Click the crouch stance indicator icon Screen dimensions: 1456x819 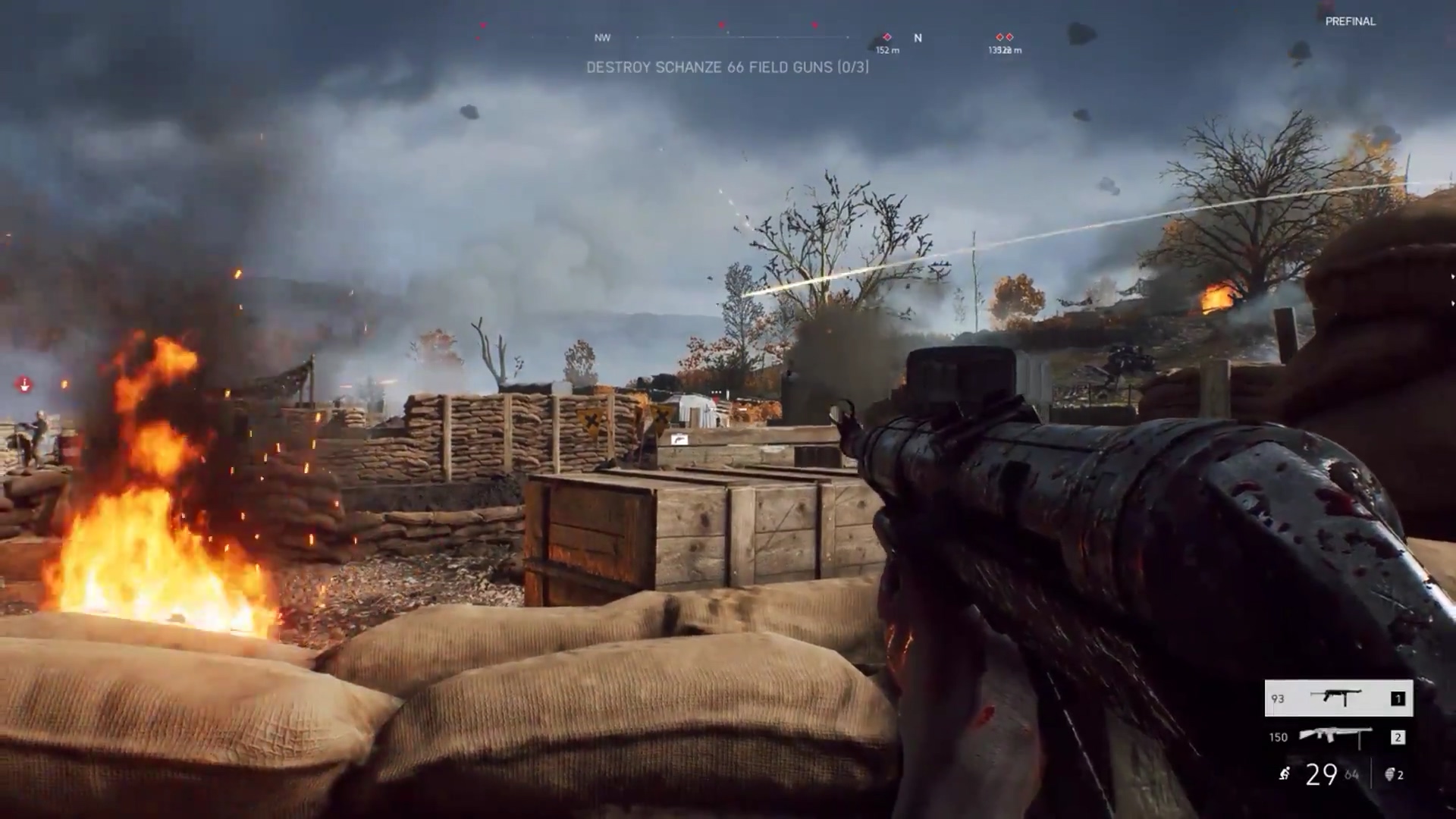(x=1284, y=774)
